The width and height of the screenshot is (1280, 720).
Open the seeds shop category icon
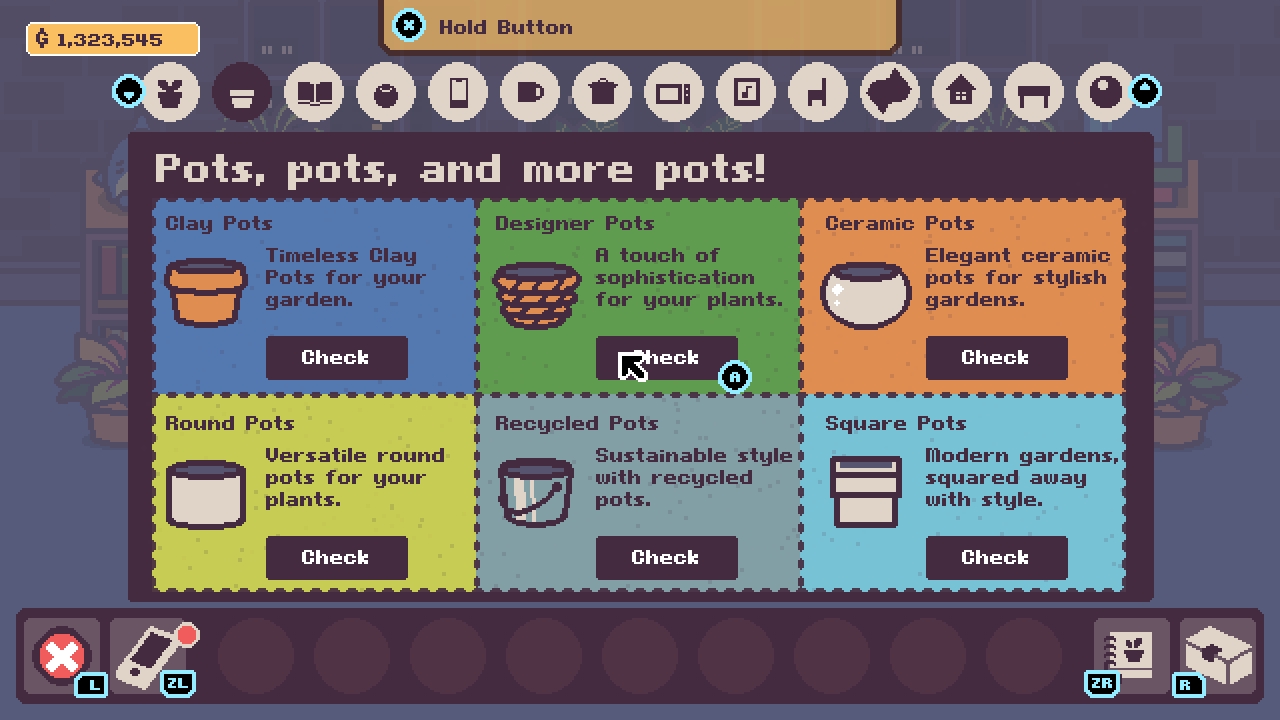pos(170,91)
